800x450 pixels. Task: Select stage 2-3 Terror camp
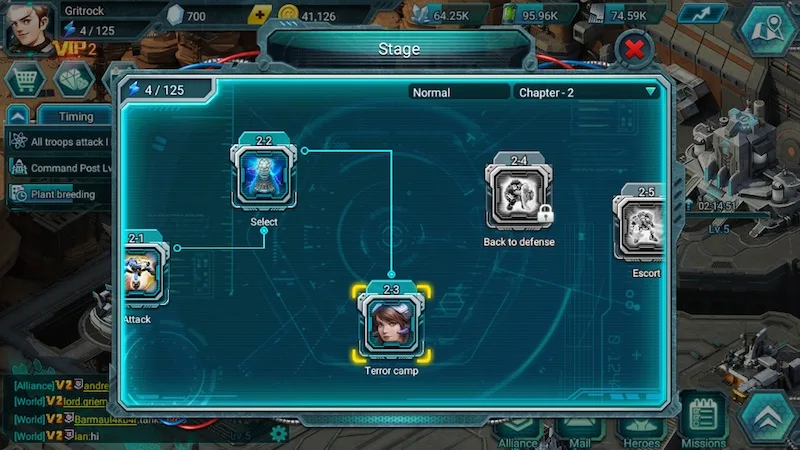tap(391, 324)
